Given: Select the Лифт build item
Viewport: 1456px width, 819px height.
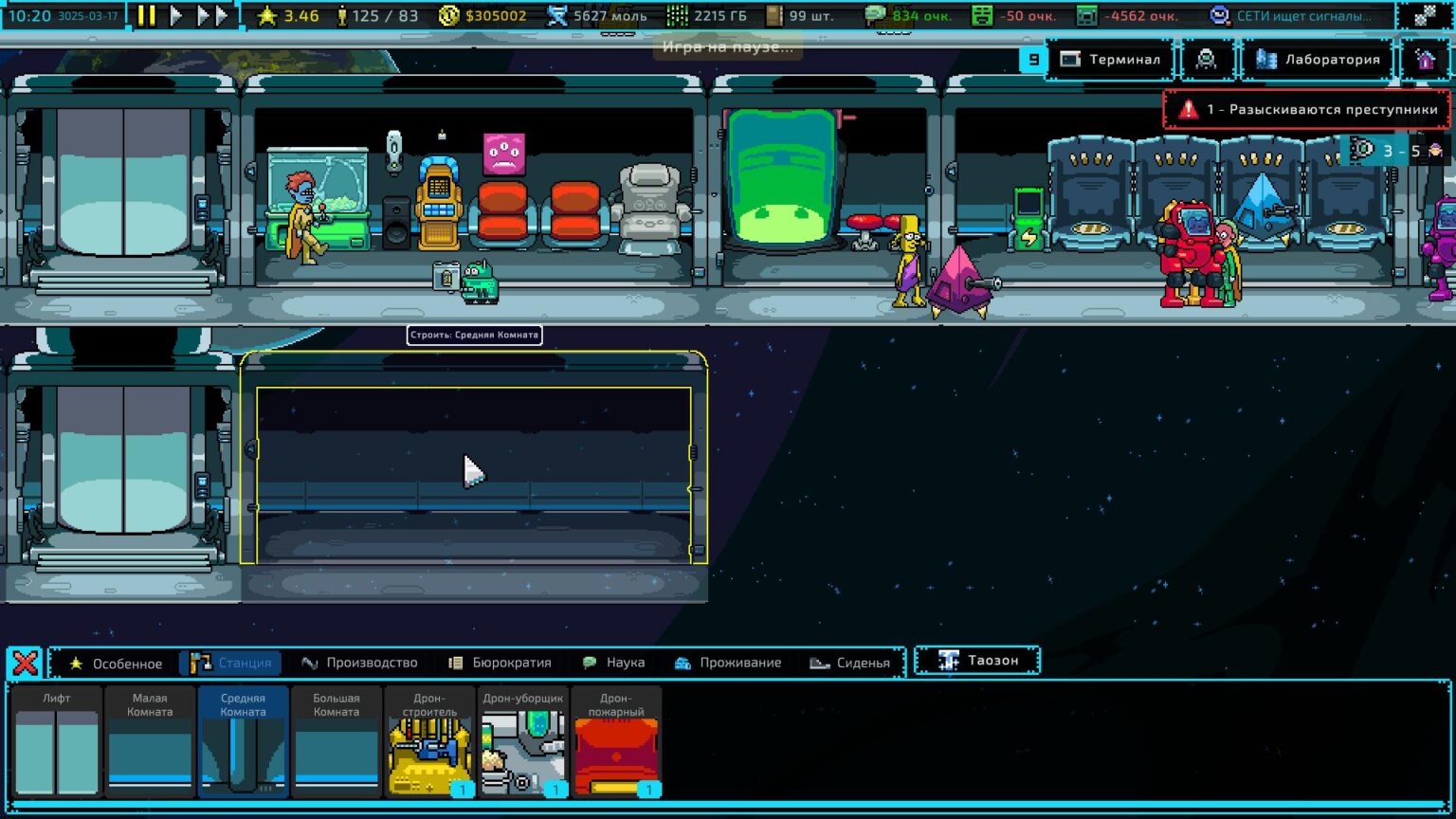Looking at the screenshot, I should (x=57, y=742).
